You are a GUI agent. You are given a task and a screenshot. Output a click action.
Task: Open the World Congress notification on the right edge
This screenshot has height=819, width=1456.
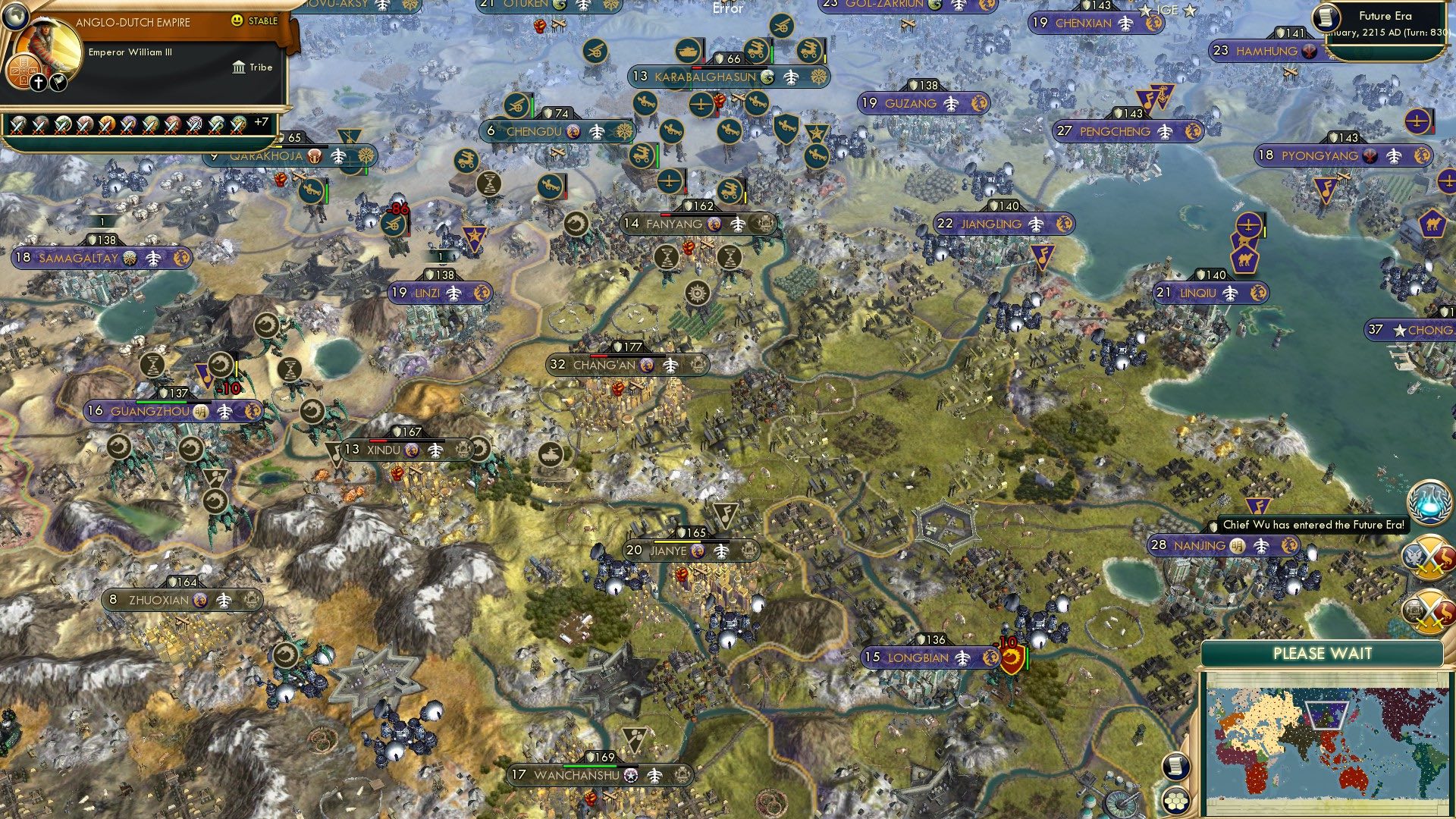click(x=1430, y=502)
